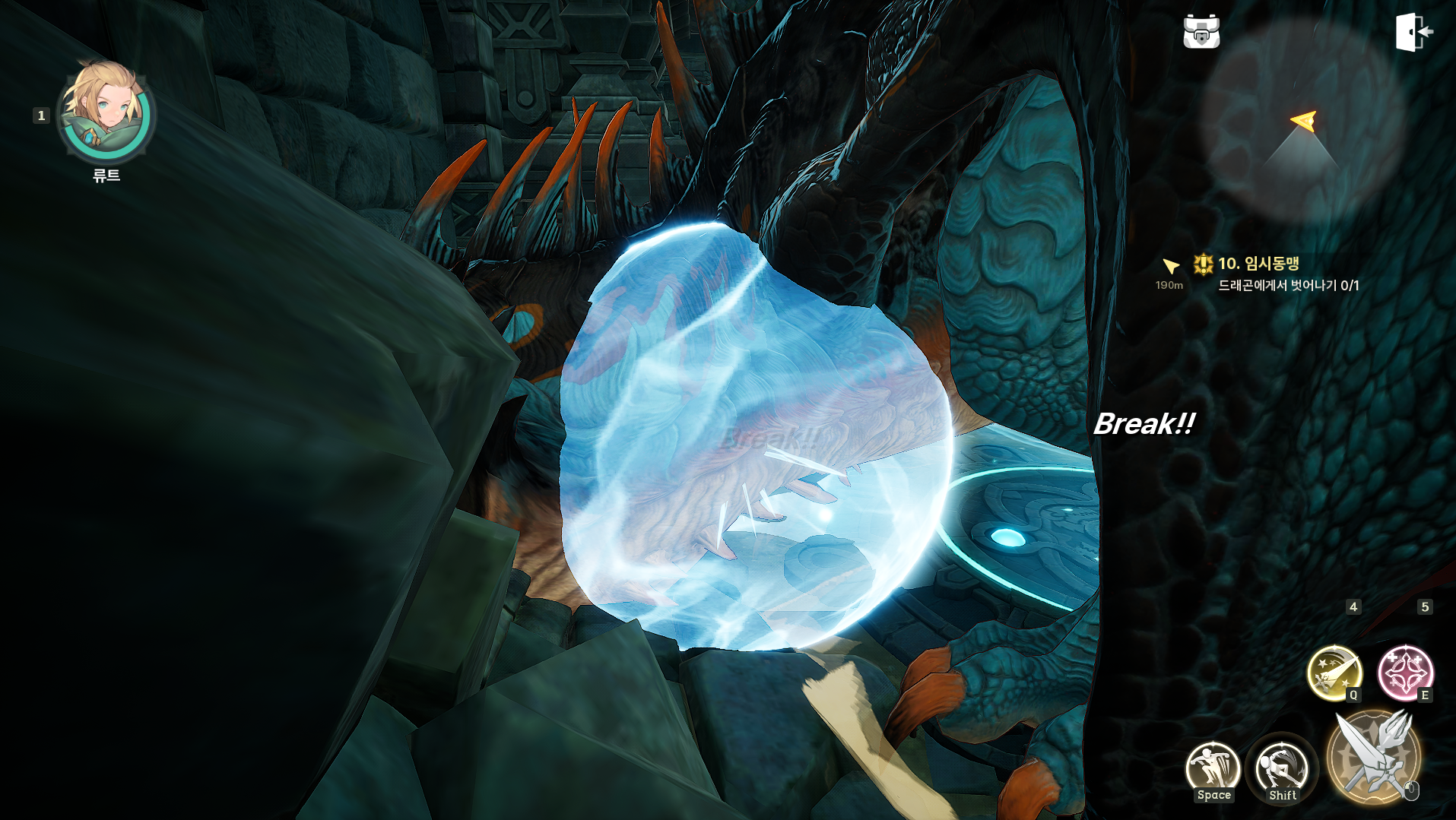Activate the golden sword slash skill
The height and width of the screenshot is (820, 1456).
1334,672
